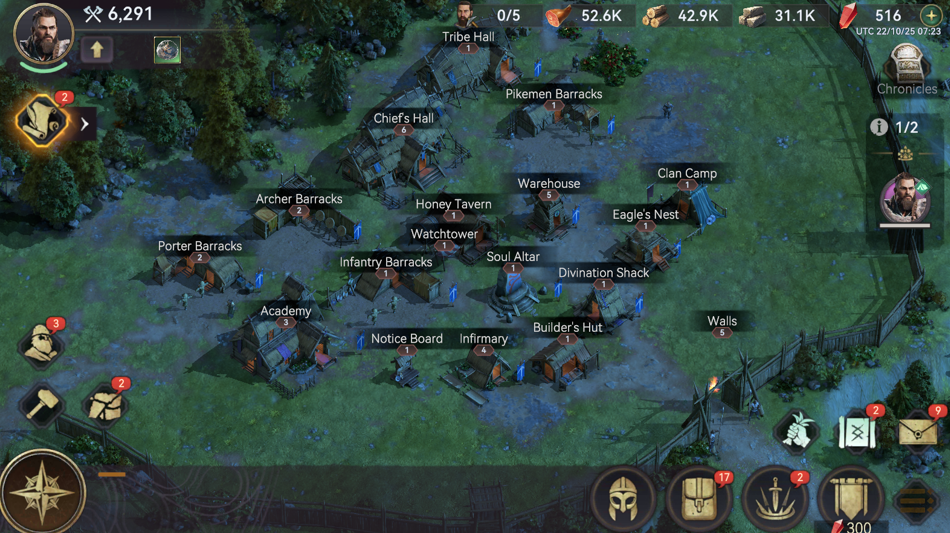Select the active buff thumbnail by the portrait
This screenshot has width=950, height=533.
(167, 49)
